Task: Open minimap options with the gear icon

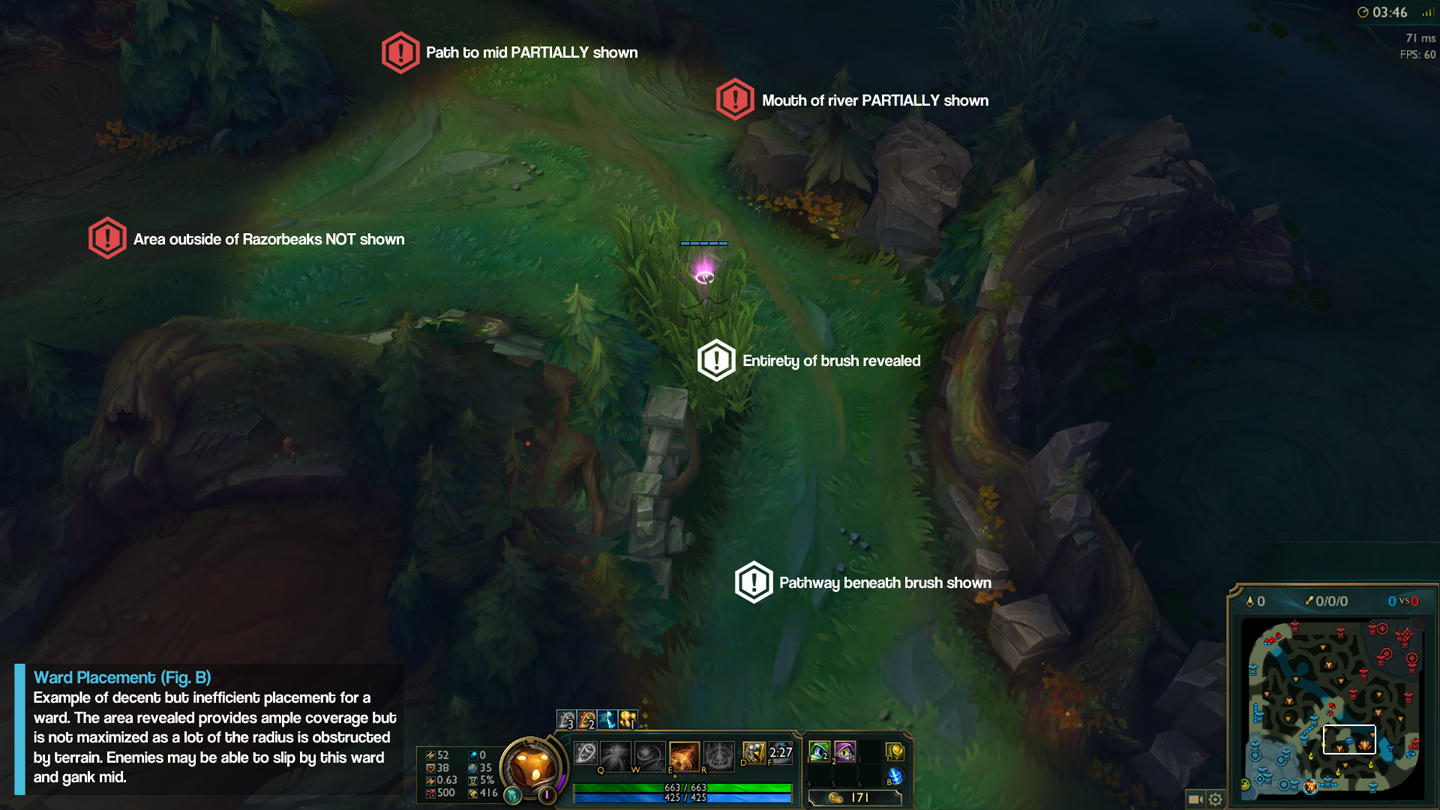Action: tap(1214, 799)
